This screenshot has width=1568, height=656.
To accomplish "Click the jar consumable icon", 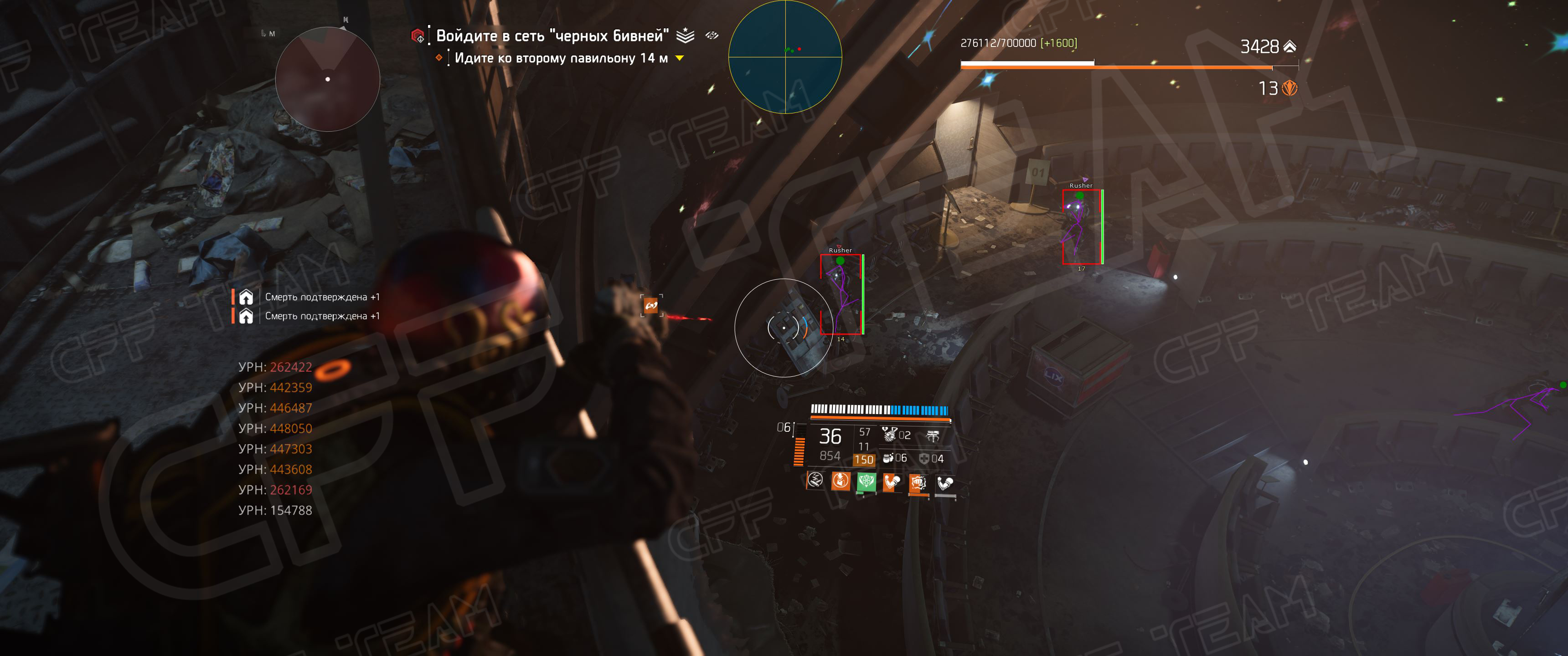I will (x=888, y=458).
